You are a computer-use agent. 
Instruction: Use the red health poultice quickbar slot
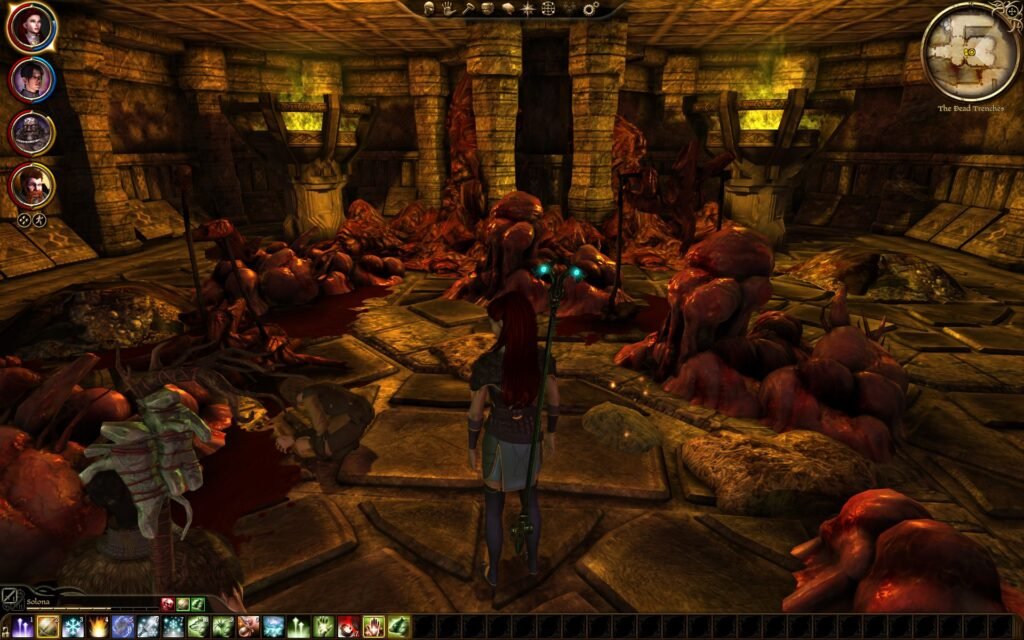(348, 627)
